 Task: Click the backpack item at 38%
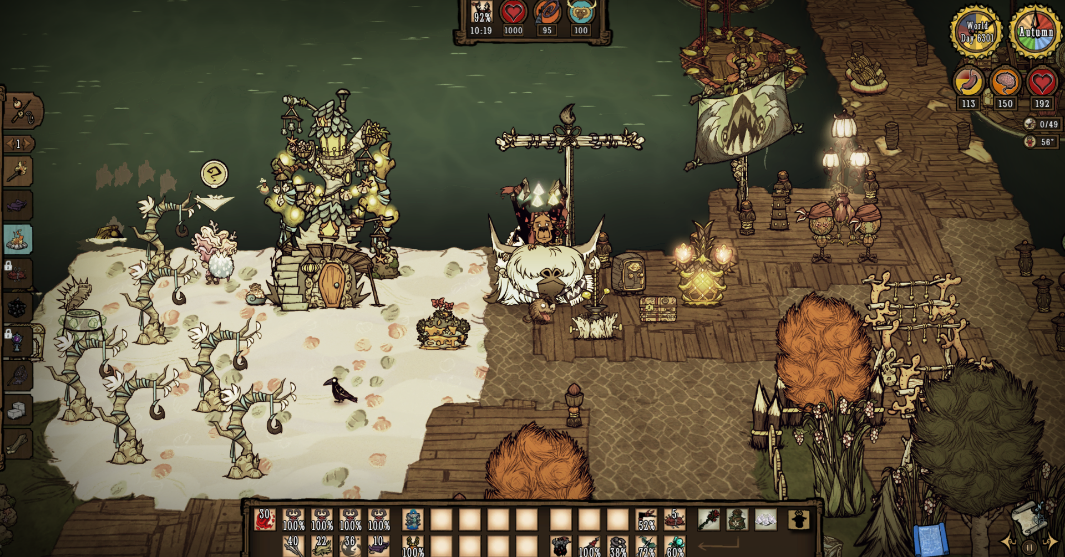coord(618,547)
